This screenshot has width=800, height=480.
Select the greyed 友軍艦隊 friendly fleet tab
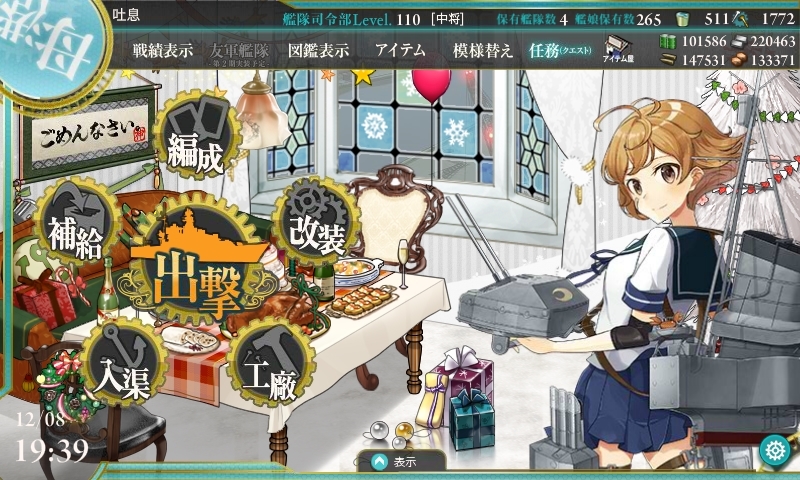(x=240, y=50)
